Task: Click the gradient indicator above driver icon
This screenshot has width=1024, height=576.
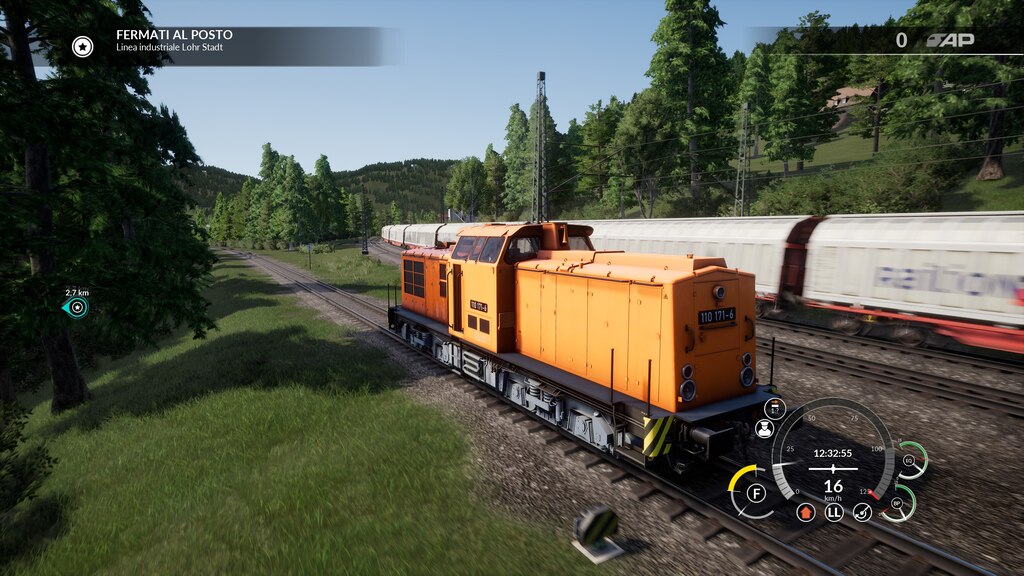Action: (775, 407)
